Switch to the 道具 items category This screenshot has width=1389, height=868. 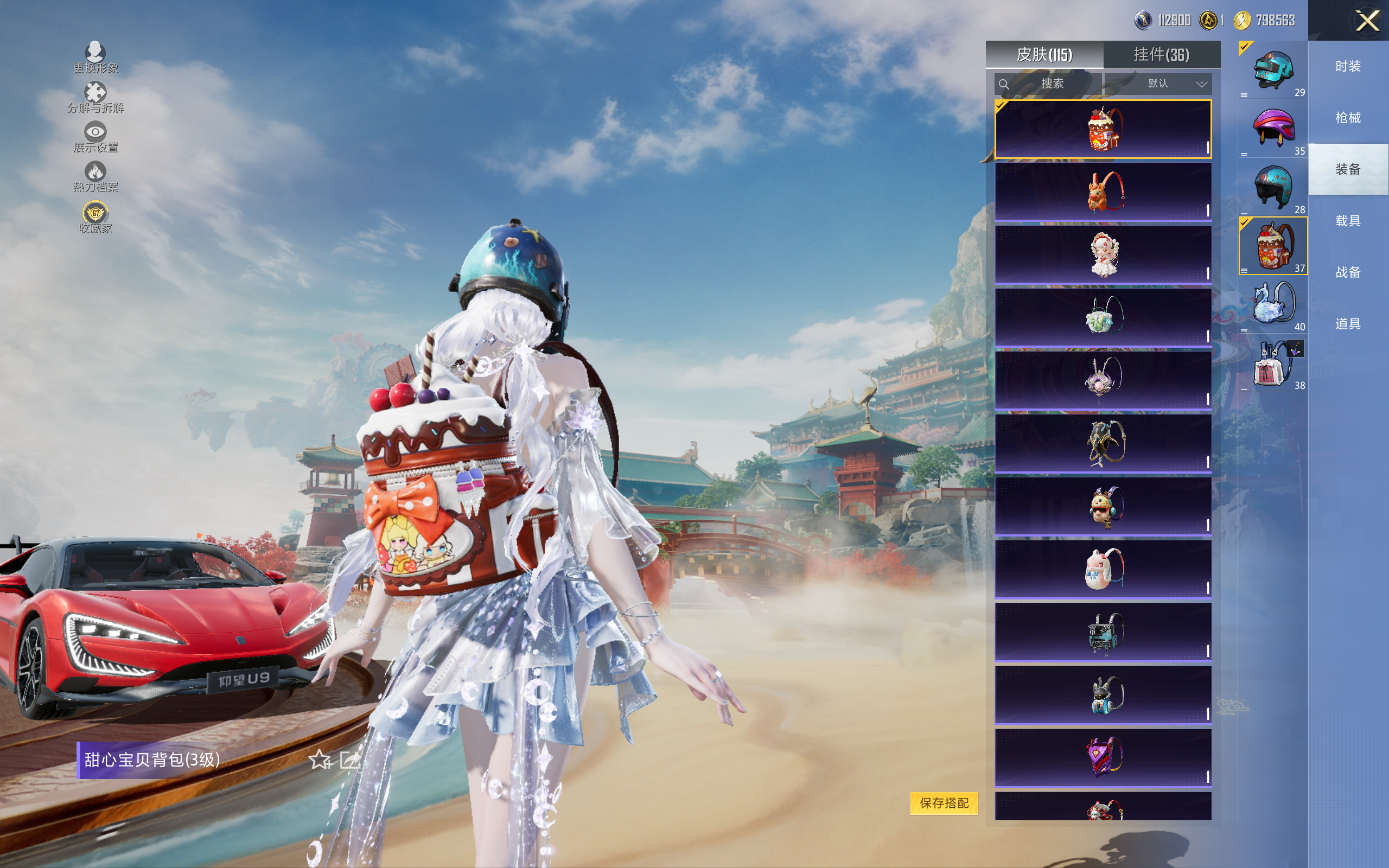pyautogui.click(x=1348, y=324)
